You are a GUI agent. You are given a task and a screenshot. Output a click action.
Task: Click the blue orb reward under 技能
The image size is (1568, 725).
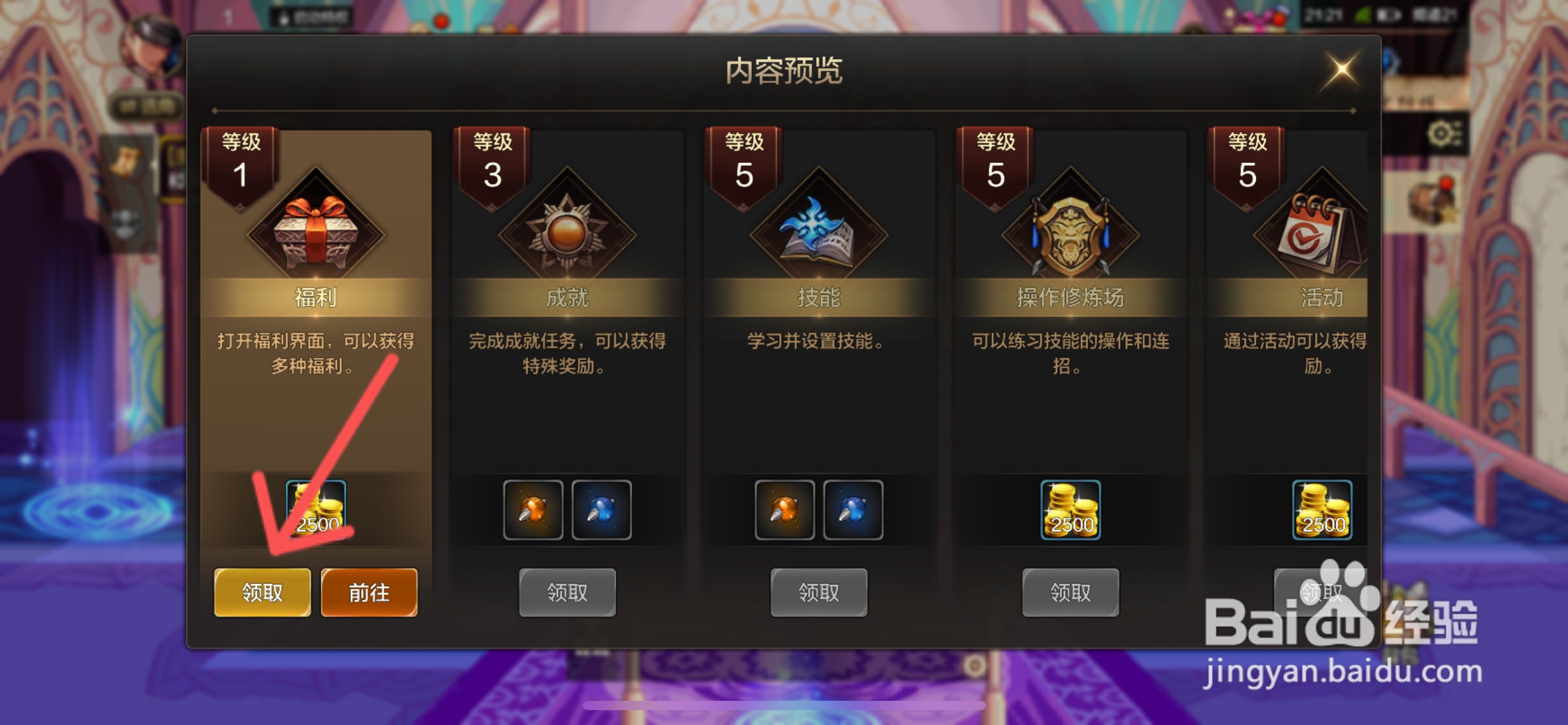(x=853, y=509)
